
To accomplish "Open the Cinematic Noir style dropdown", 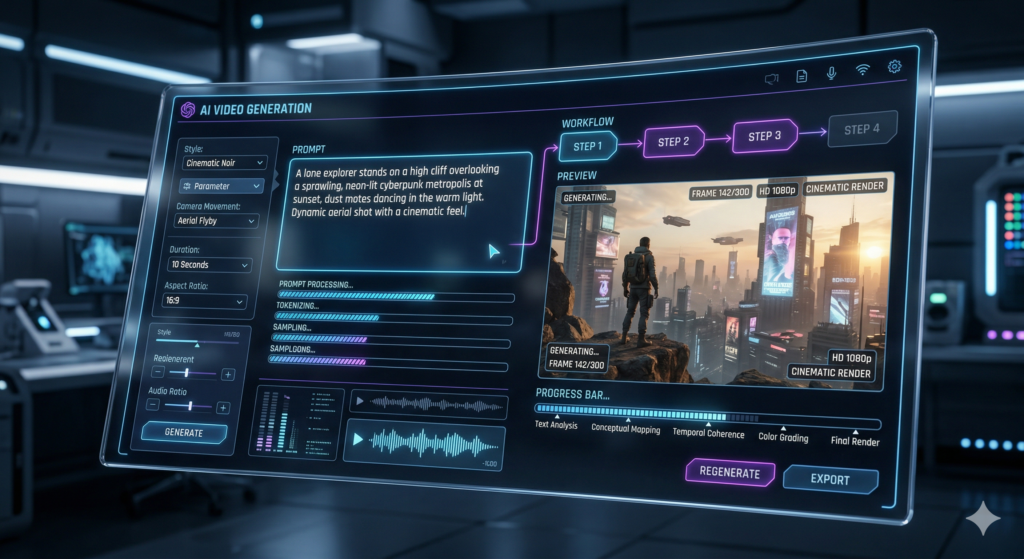I will point(224,162).
